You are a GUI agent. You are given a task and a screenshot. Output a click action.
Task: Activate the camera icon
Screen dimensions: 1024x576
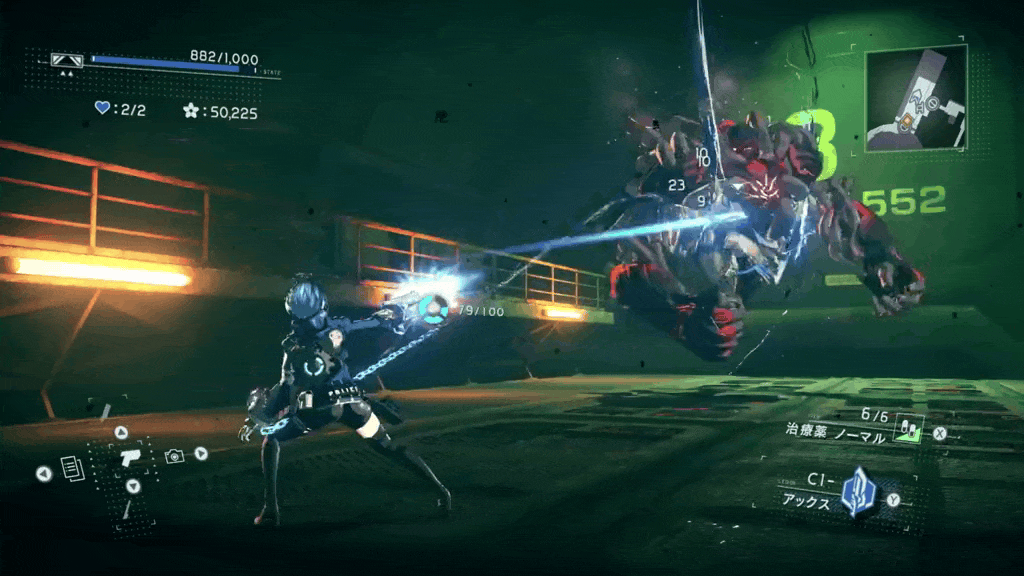coord(174,456)
